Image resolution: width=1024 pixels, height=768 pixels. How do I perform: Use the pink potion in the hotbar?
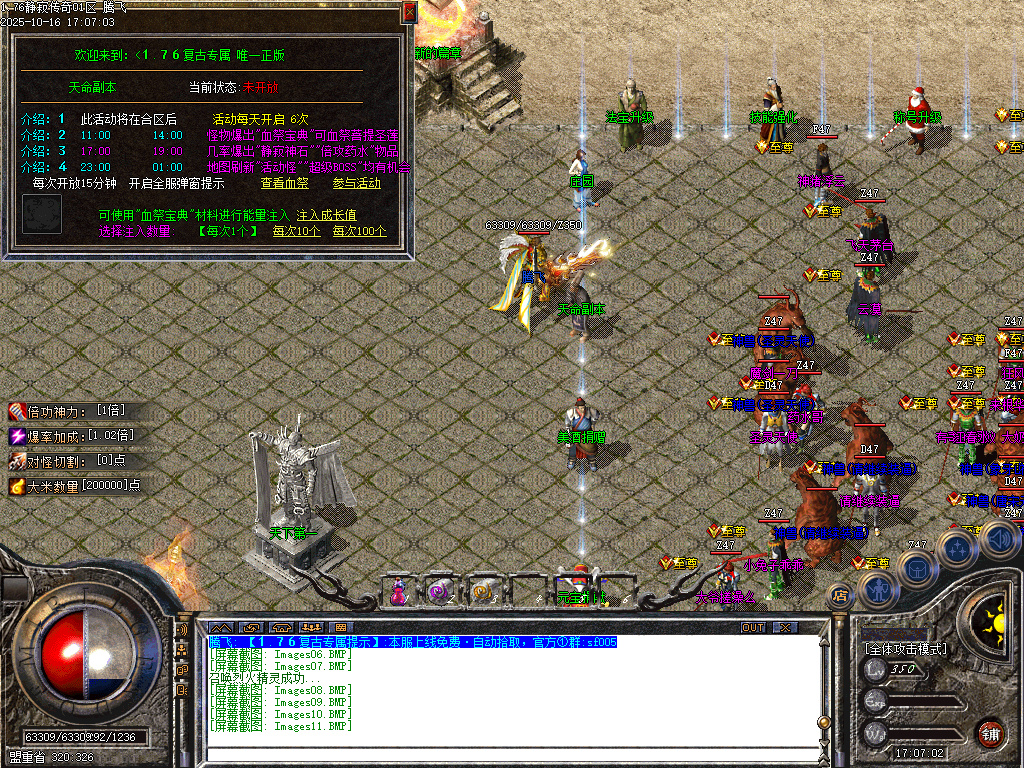tap(399, 592)
